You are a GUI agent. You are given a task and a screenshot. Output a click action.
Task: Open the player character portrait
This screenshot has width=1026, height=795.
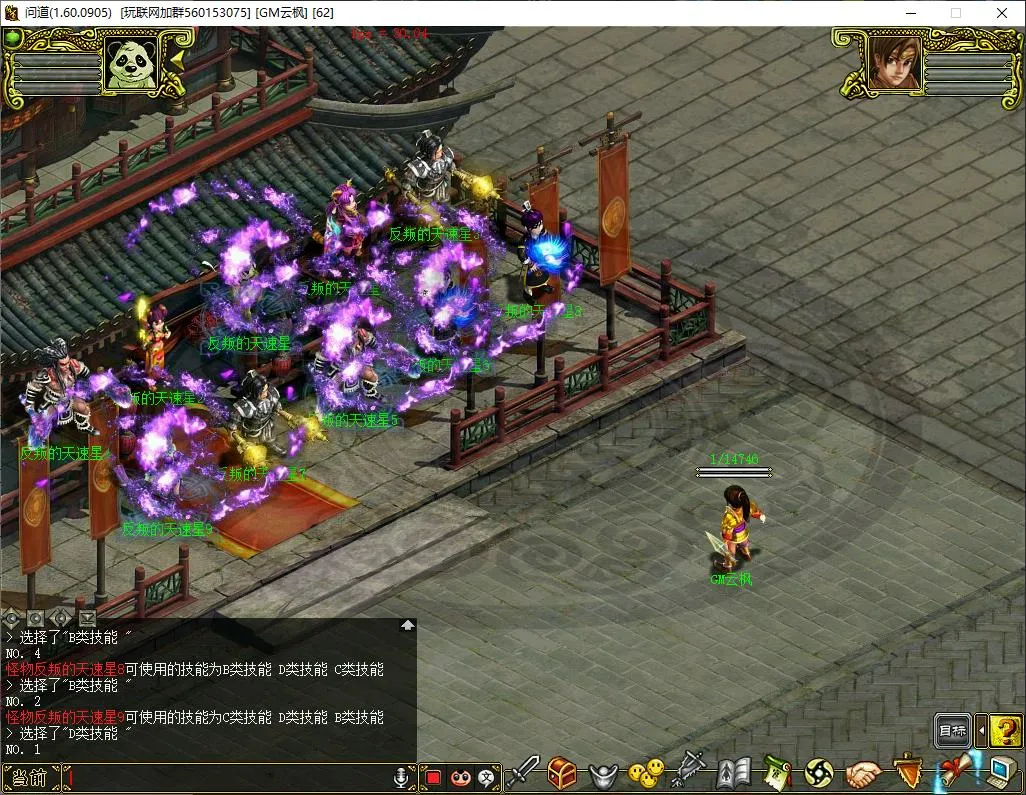pos(893,64)
